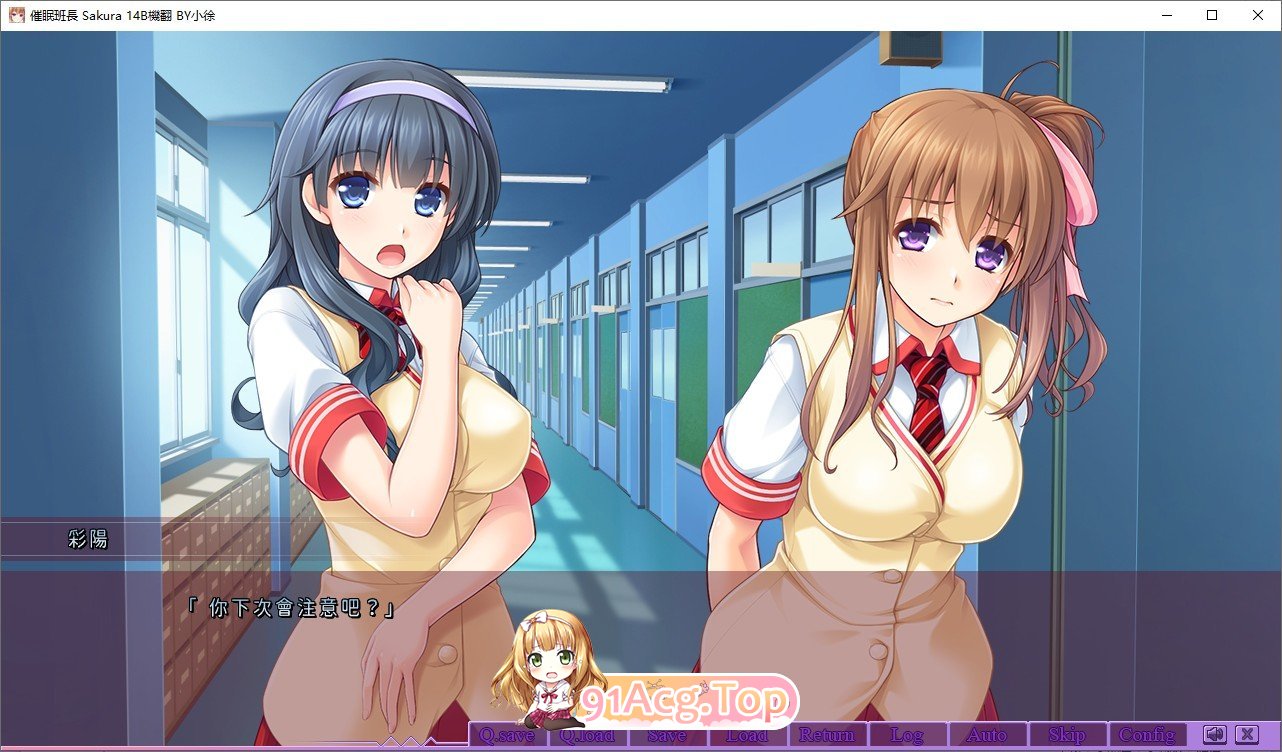Open the Config settings menu

[x=1147, y=733]
